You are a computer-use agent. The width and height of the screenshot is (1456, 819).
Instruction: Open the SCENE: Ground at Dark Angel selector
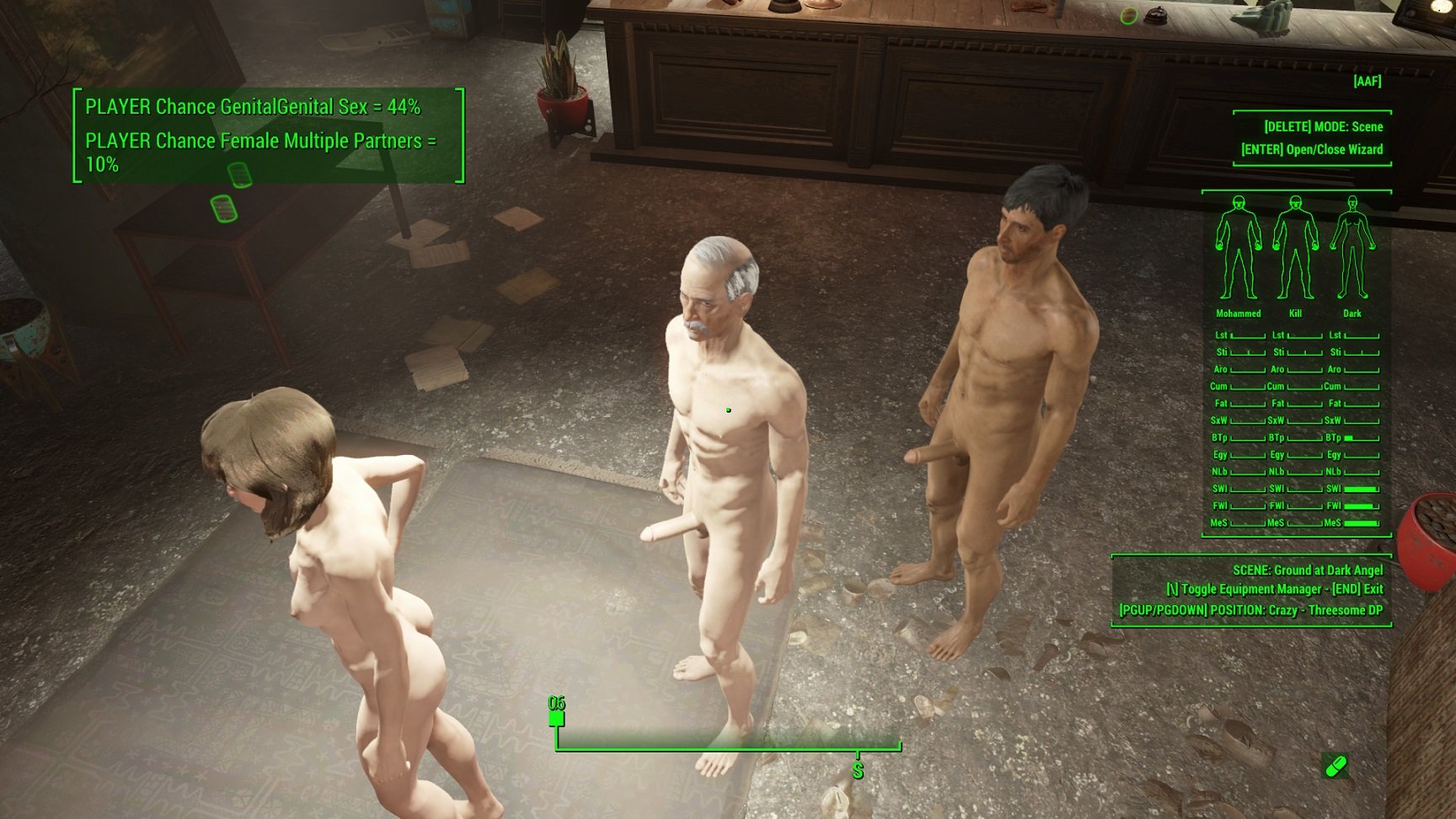tap(1306, 570)
